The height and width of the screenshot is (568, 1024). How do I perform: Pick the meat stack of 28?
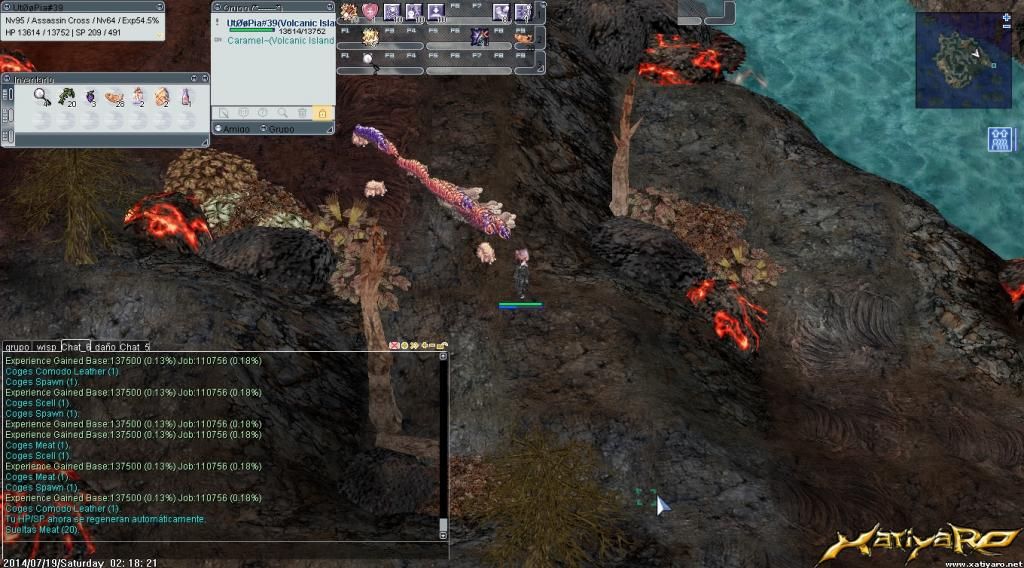coord(114,96)
